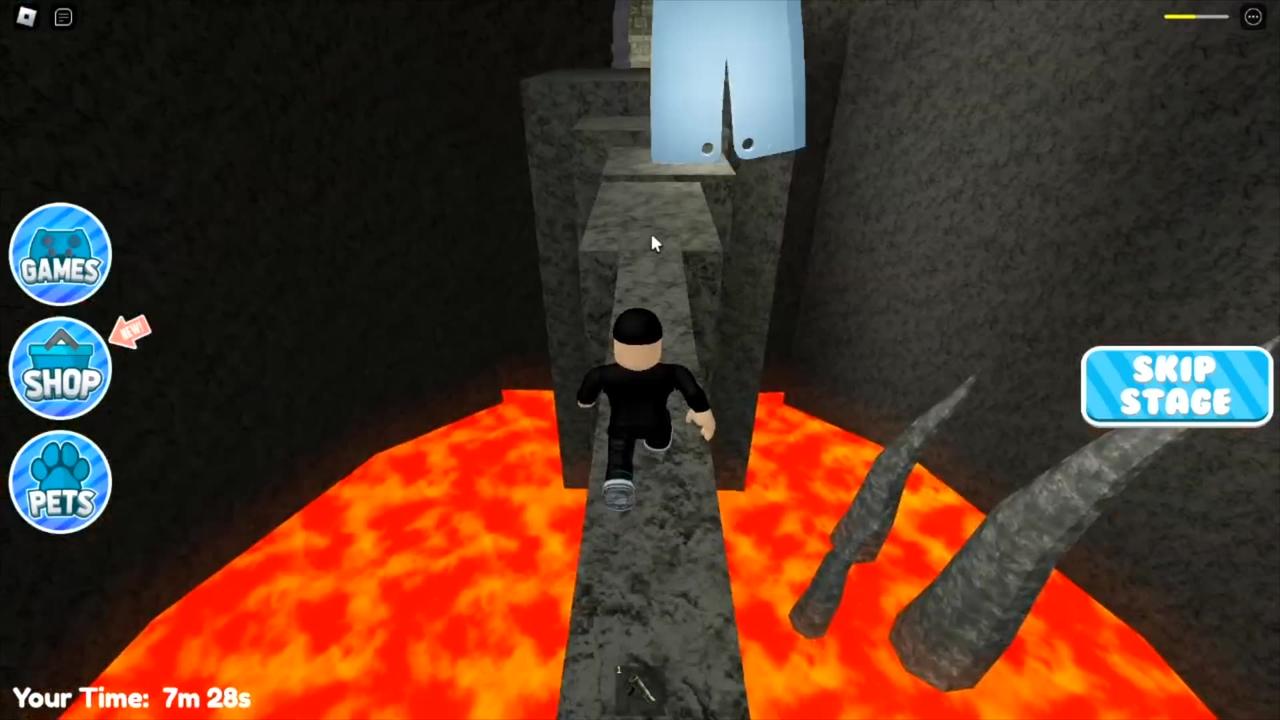
Task: Click the NEW sticker on SHOP
Action: (131, 332)
